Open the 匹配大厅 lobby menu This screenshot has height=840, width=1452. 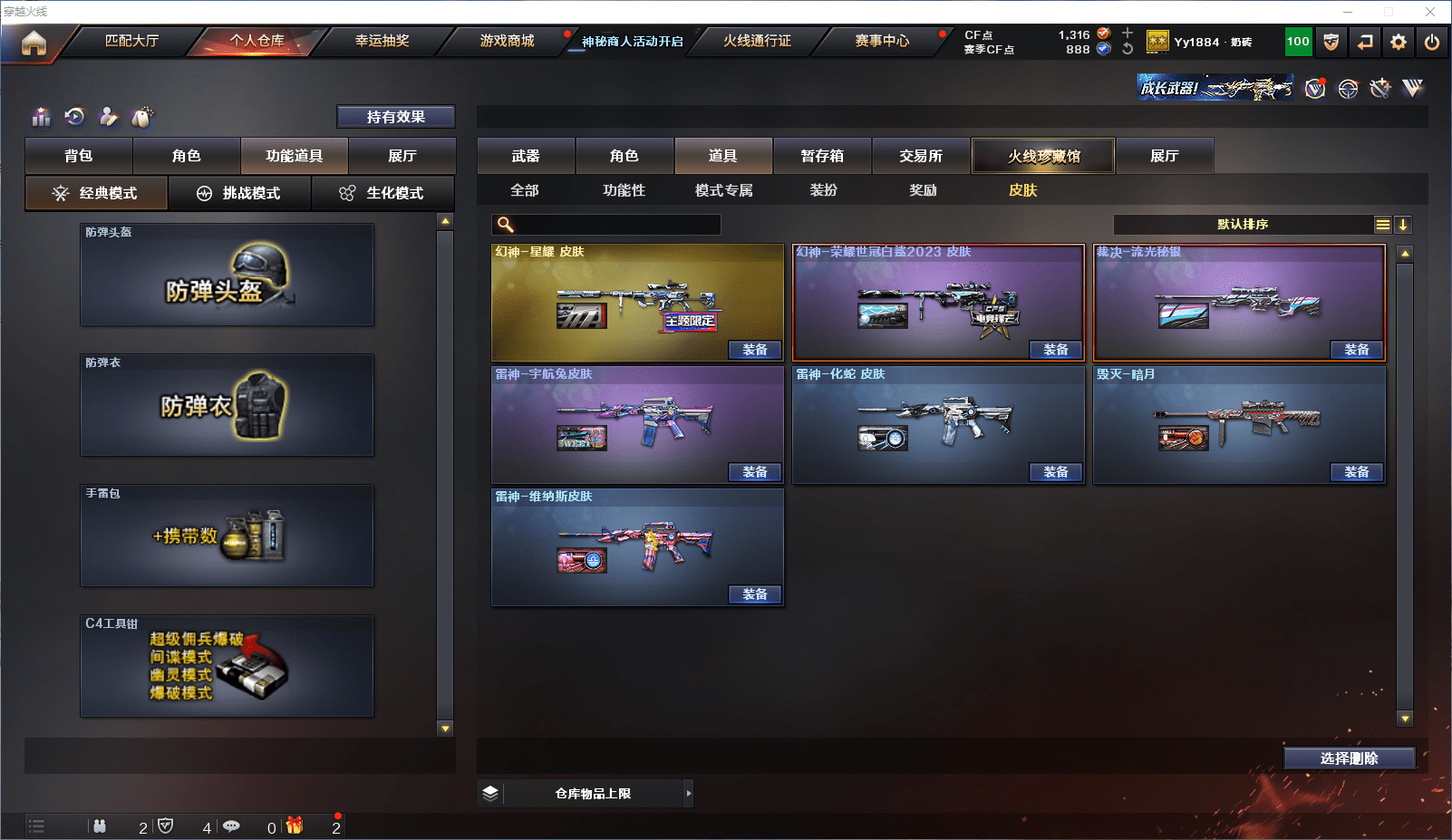point(132,41)
